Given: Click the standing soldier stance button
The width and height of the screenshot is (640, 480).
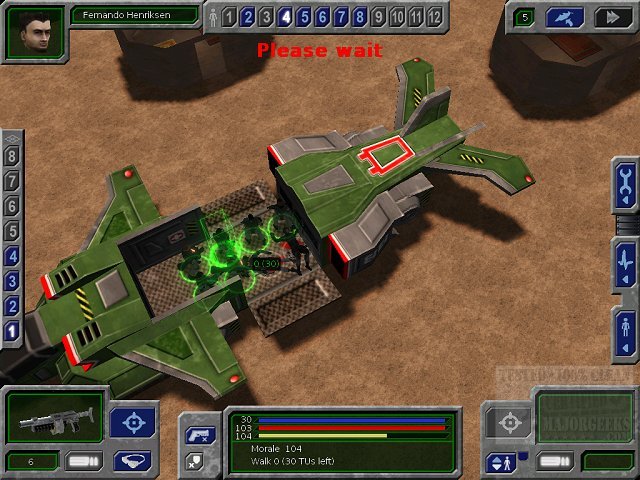Looking at the screenshot, I should pos(626,330).
